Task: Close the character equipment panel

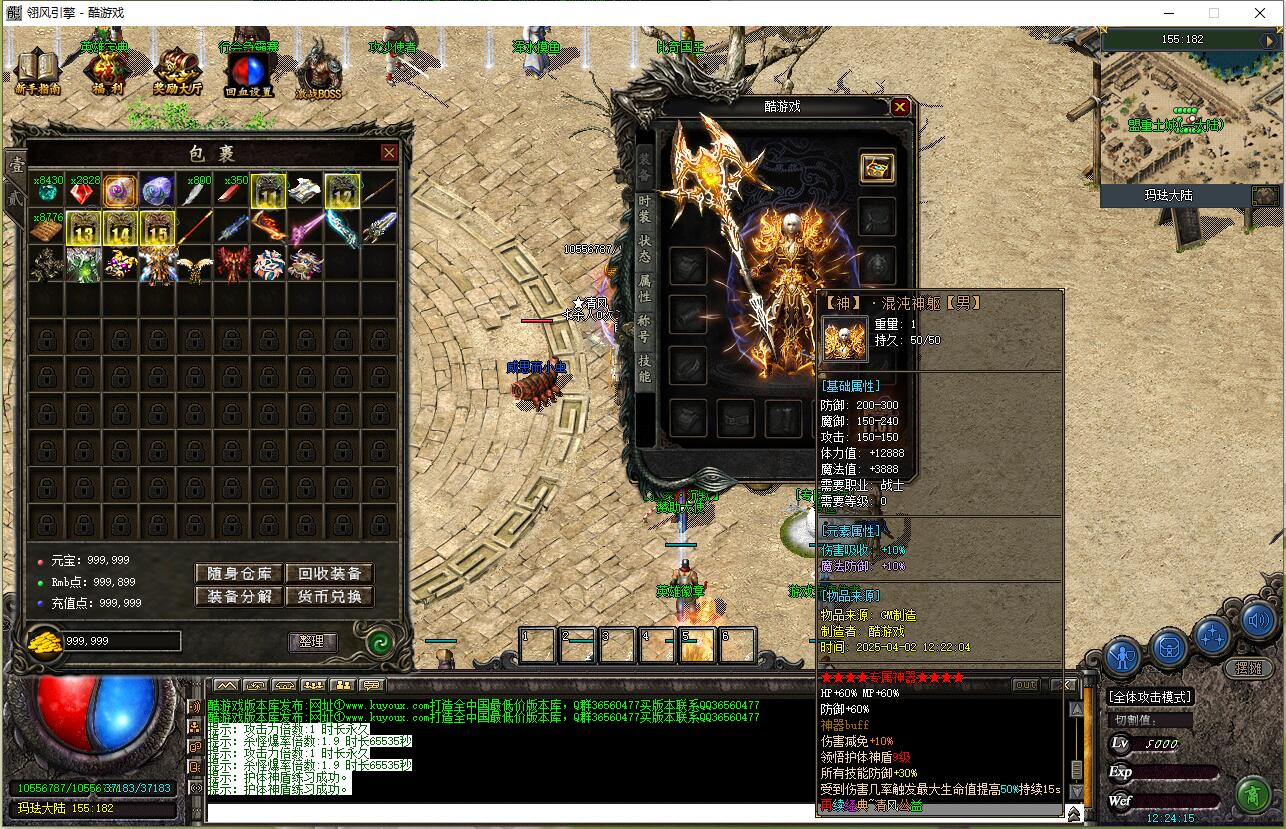Action: (900, 107)
